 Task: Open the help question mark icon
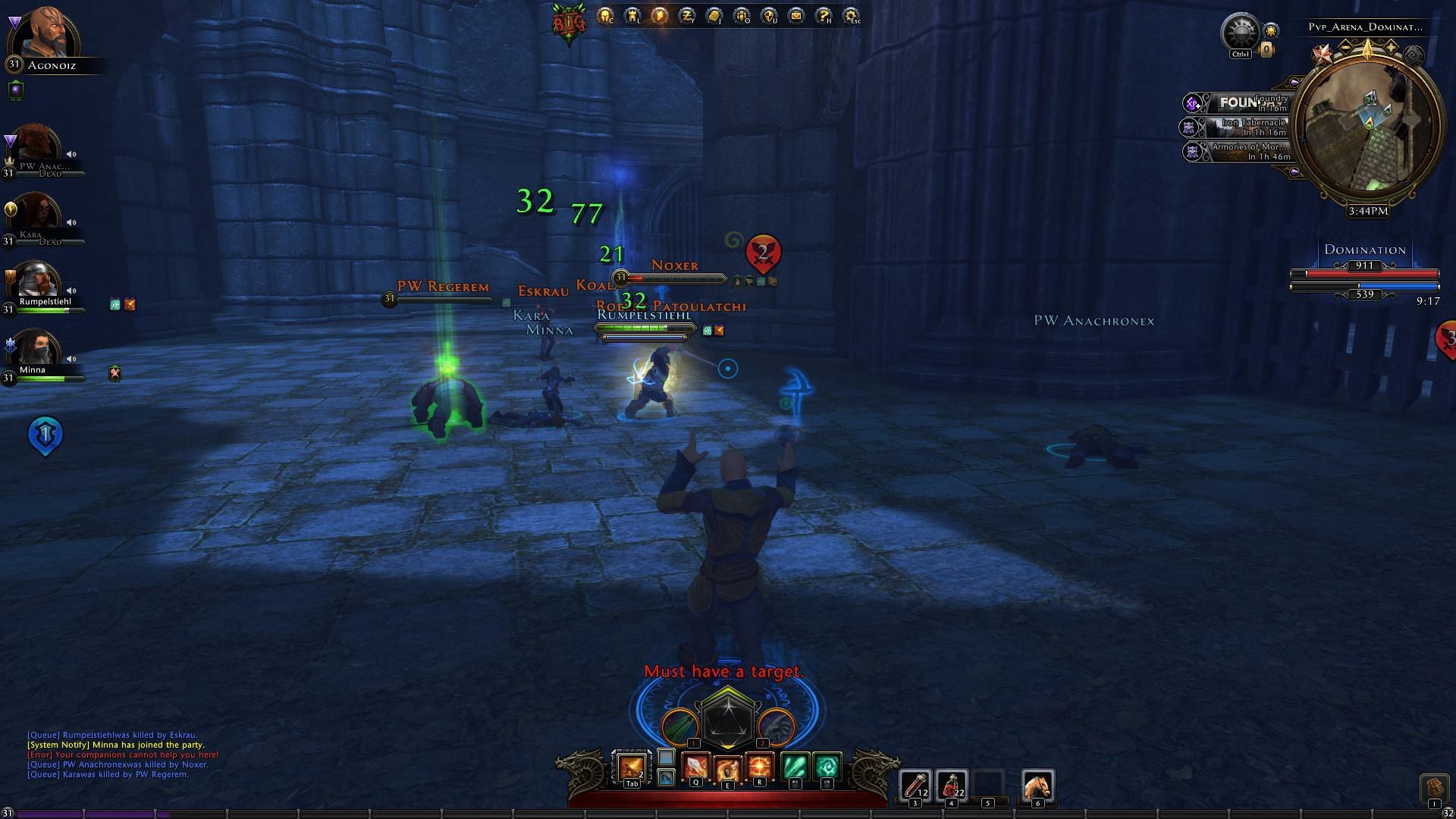(x=823, y=15)
